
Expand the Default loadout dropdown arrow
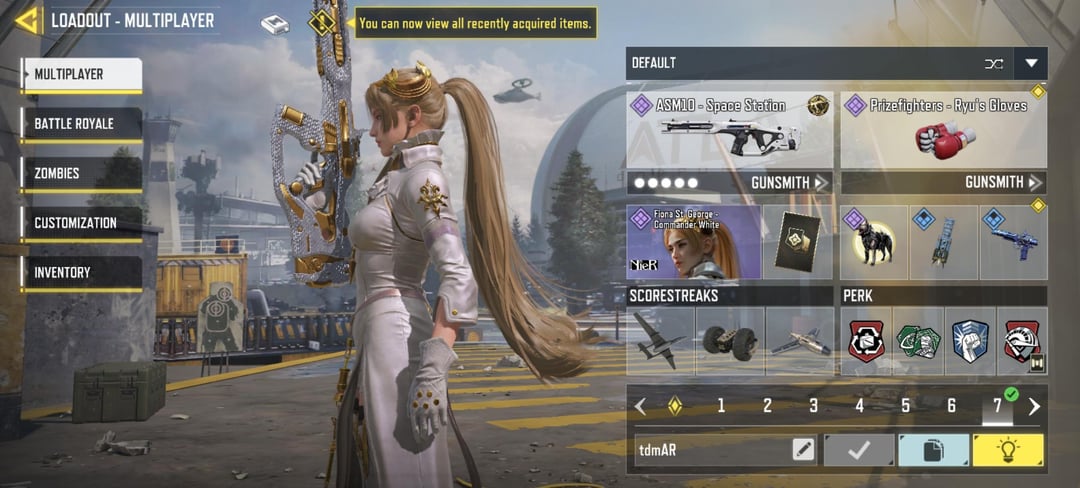pos(1030,63)
